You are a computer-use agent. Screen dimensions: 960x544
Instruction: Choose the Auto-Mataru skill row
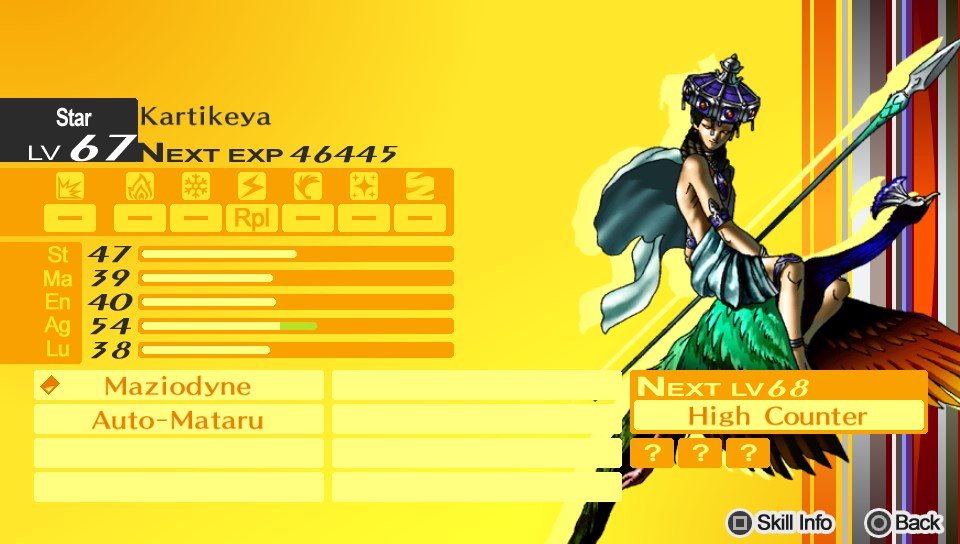[178, 420]
